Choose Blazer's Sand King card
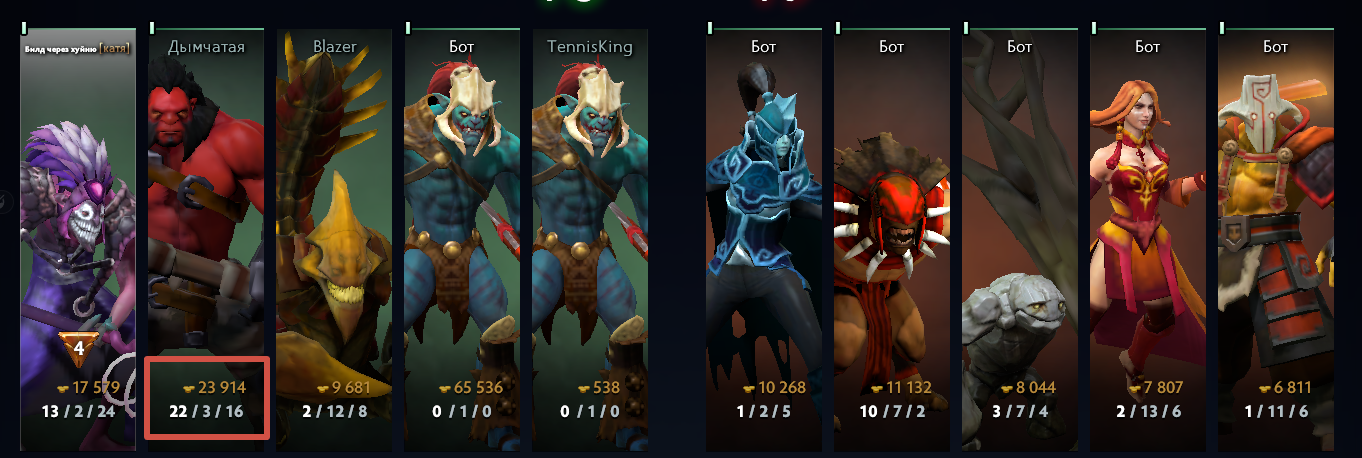The width and height of the screenshot is (1362, 458). [x=334, y=220]
